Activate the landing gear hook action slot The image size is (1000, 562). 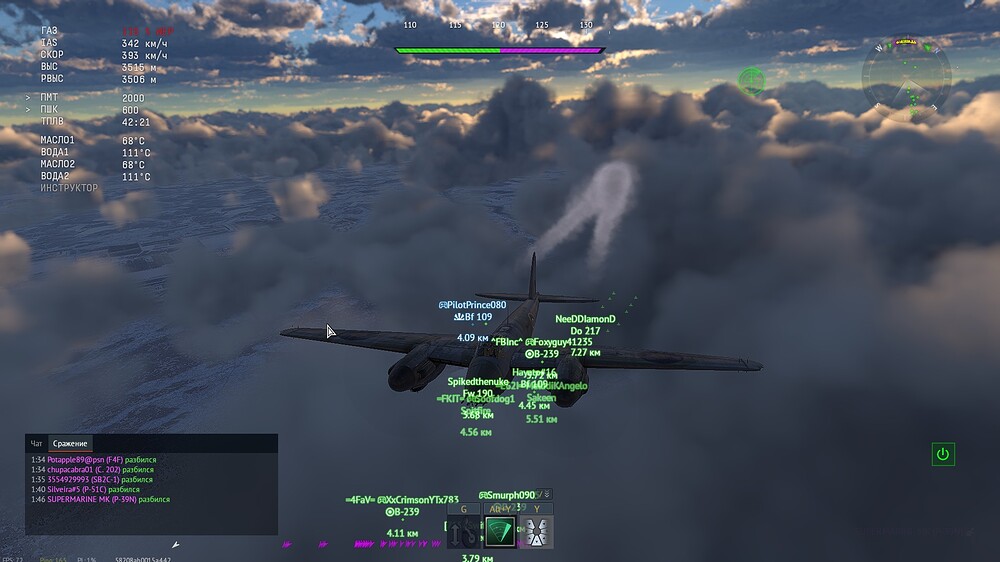tap(464, 532)
